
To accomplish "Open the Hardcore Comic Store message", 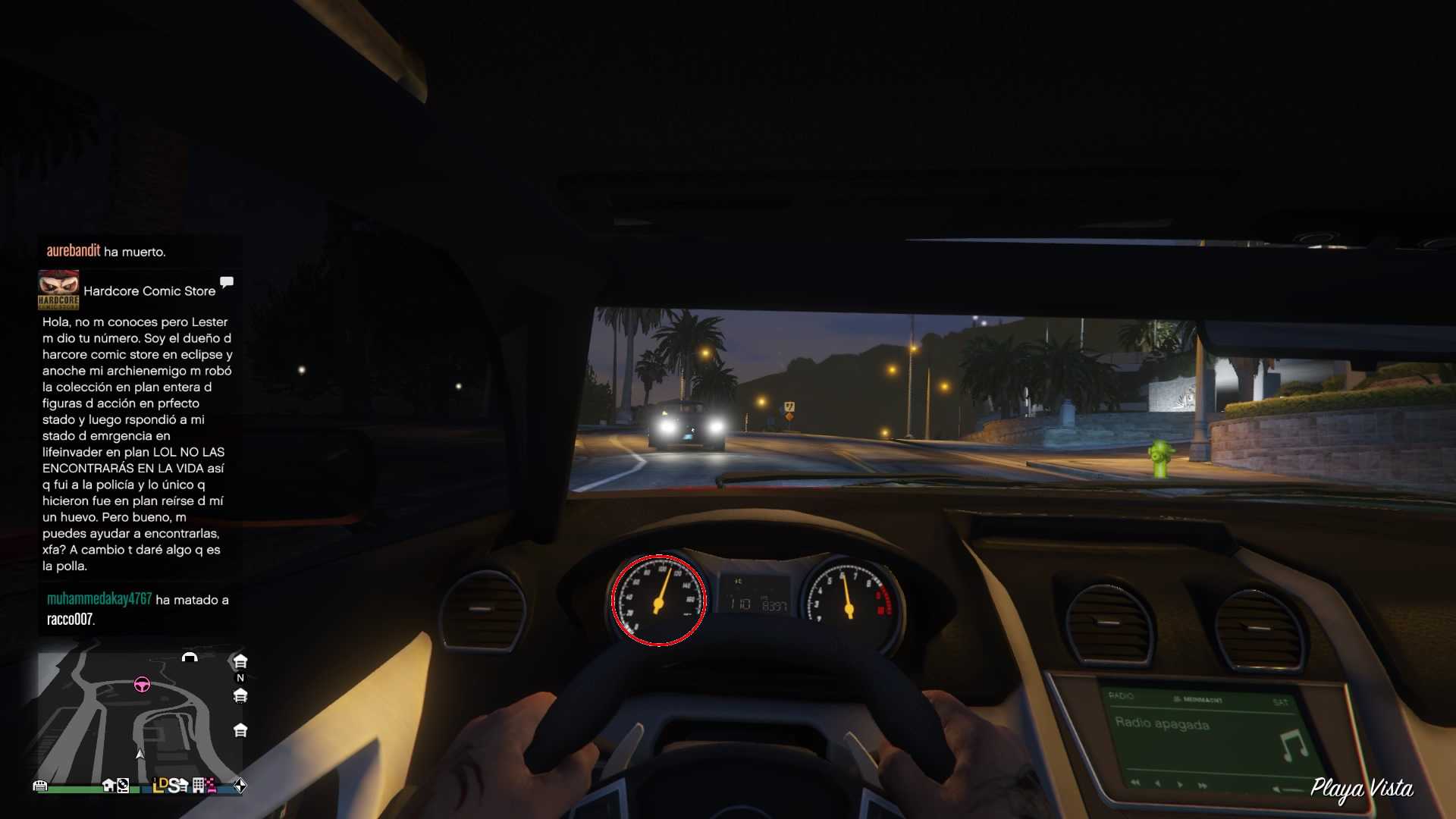I will 136,444.
